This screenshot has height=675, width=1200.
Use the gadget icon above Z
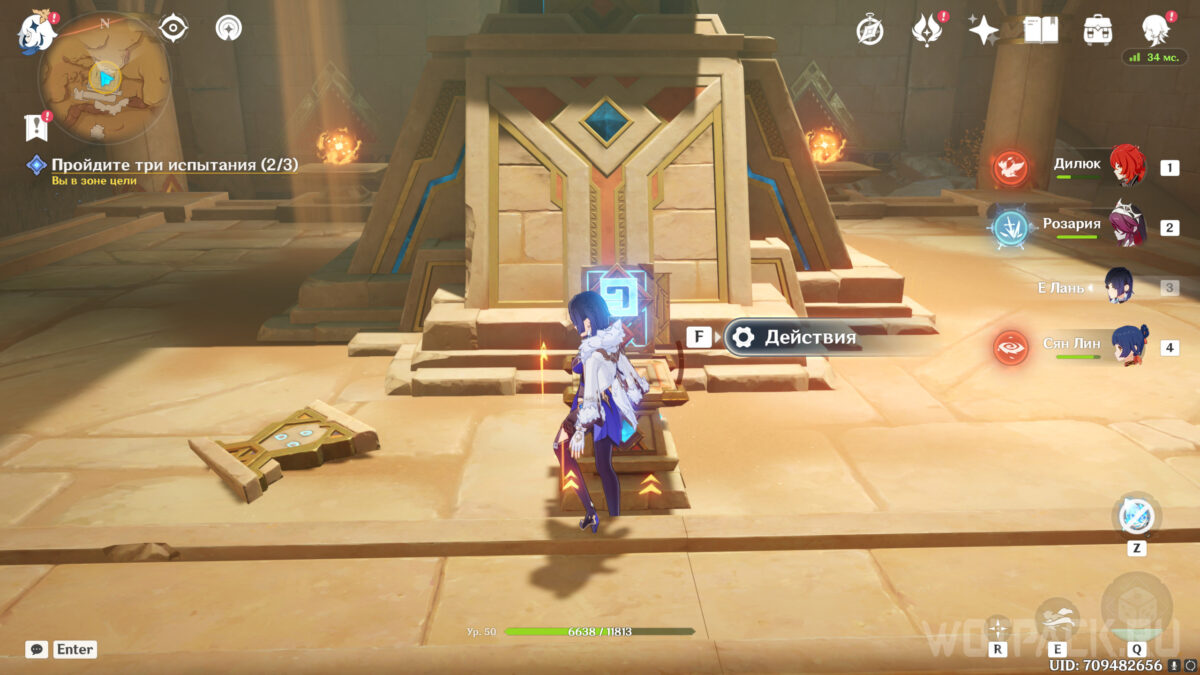point(1136,516)
